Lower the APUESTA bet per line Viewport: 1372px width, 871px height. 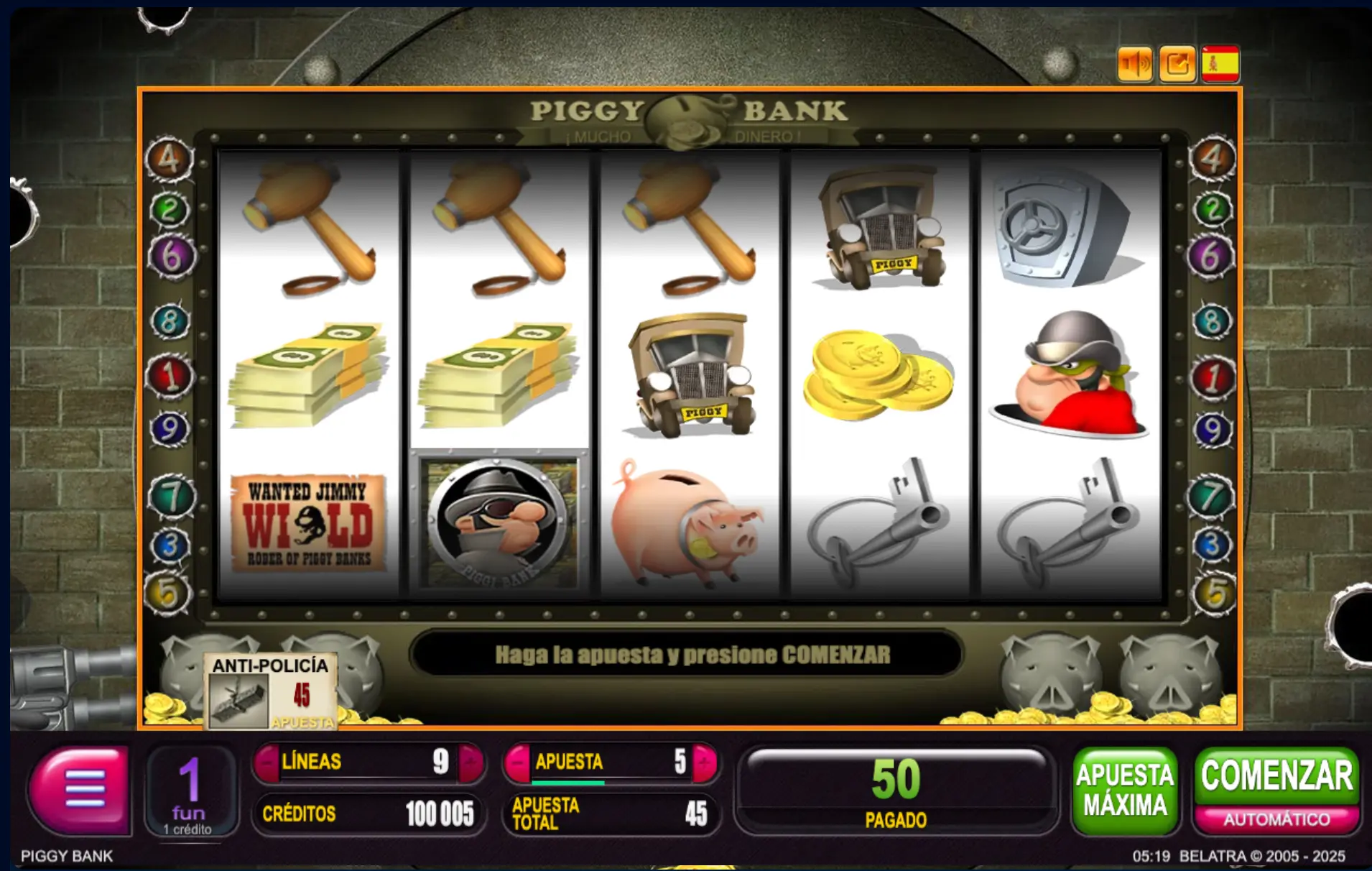click(517, 761)
